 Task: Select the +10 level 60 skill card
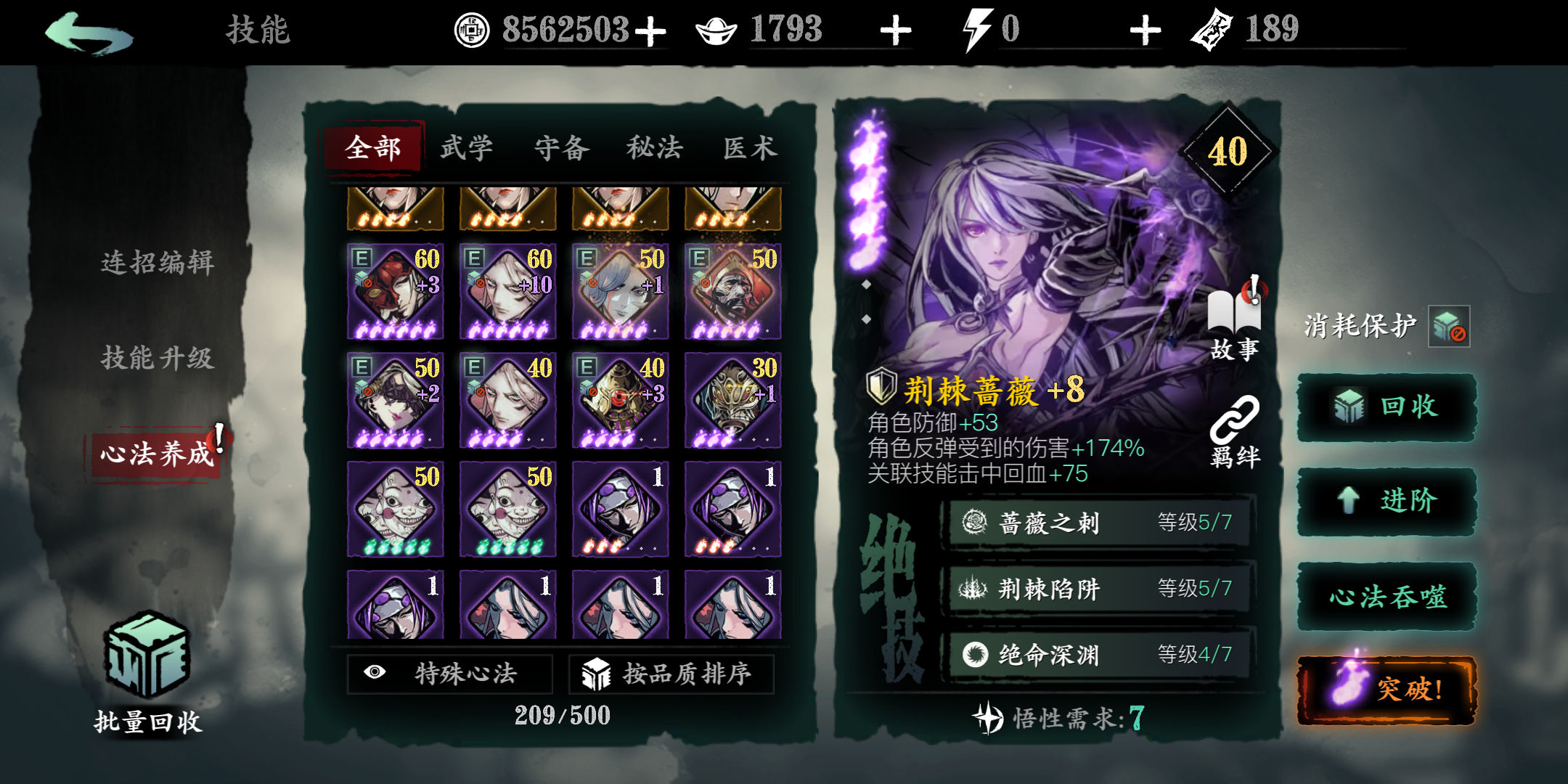pyautogui.click(x=507, y=290)
